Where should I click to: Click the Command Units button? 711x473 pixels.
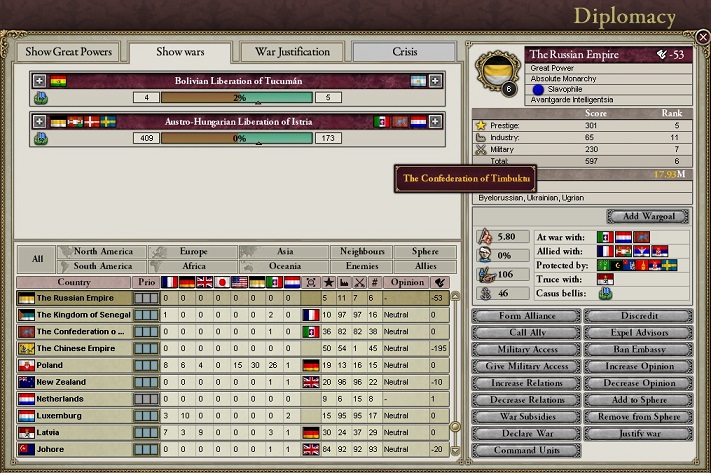pos(526,450)
